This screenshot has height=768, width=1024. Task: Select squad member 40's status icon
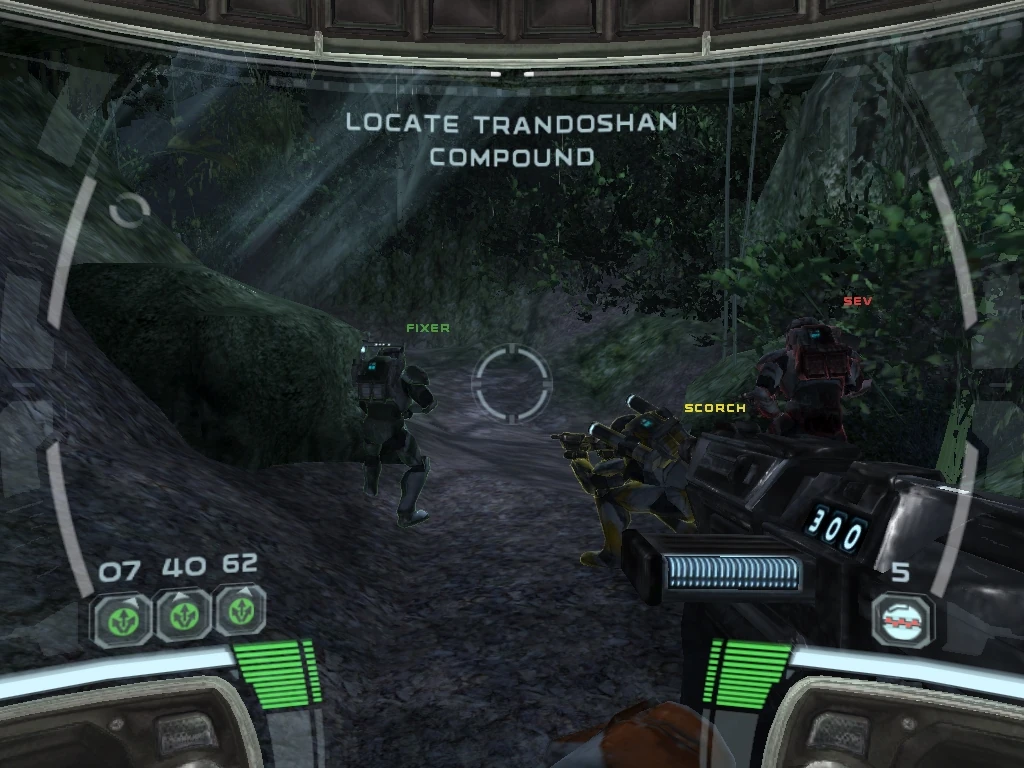click(182, 615)
